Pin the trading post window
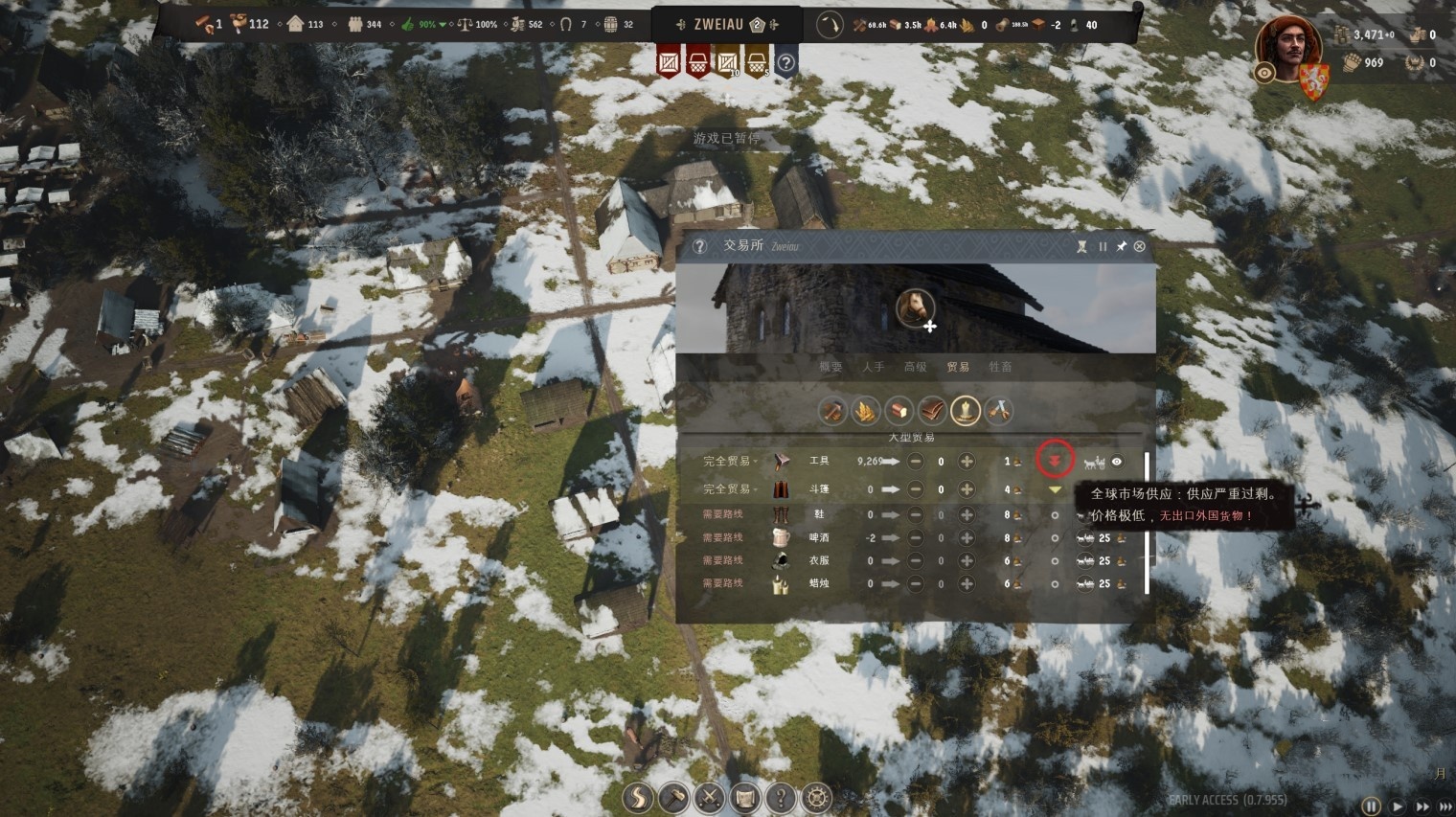Screen dimensions: 1456x817 pos(1121,246)
